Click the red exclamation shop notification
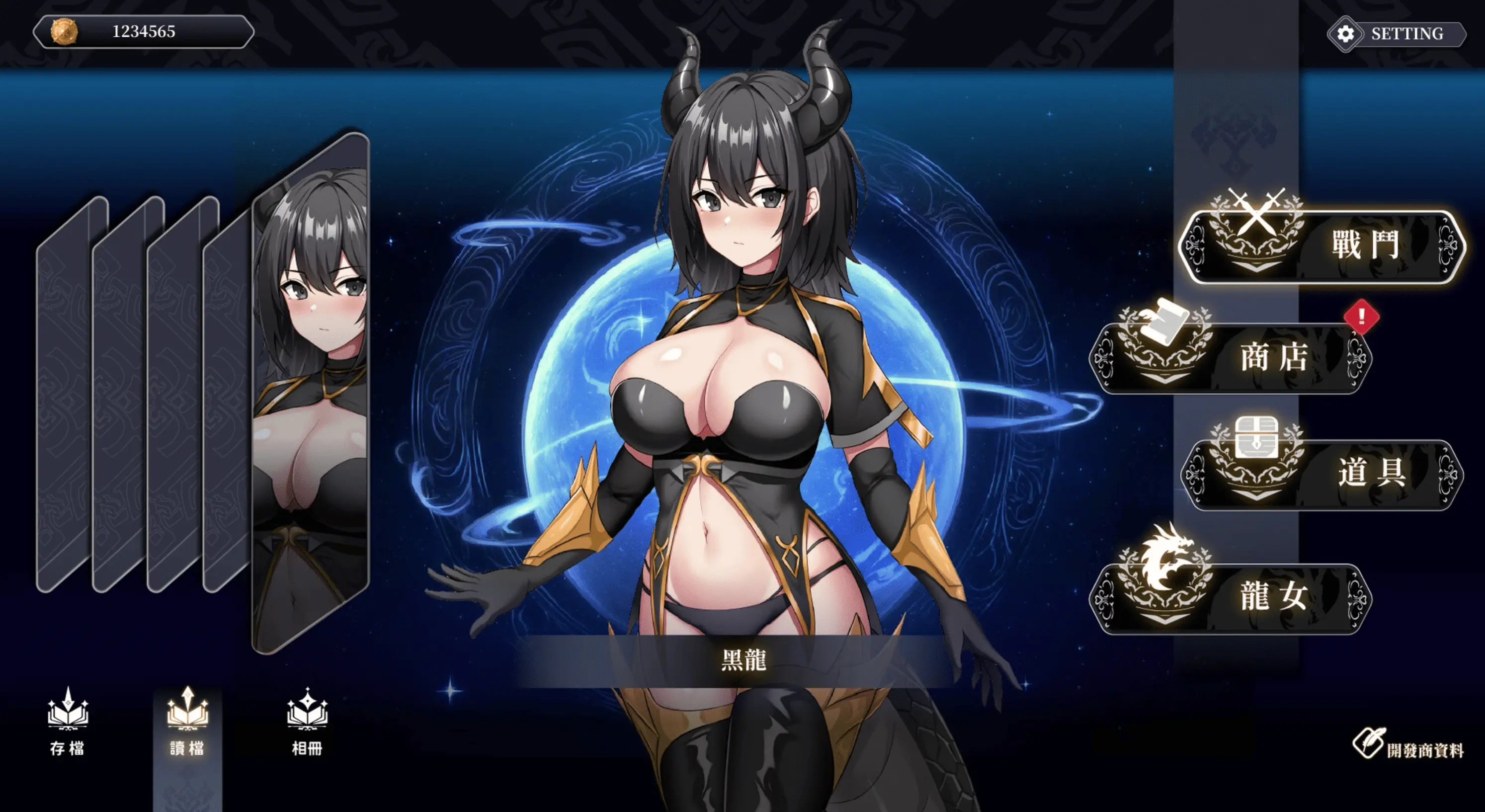The image size is (1485, 812). pos(1361,317)
